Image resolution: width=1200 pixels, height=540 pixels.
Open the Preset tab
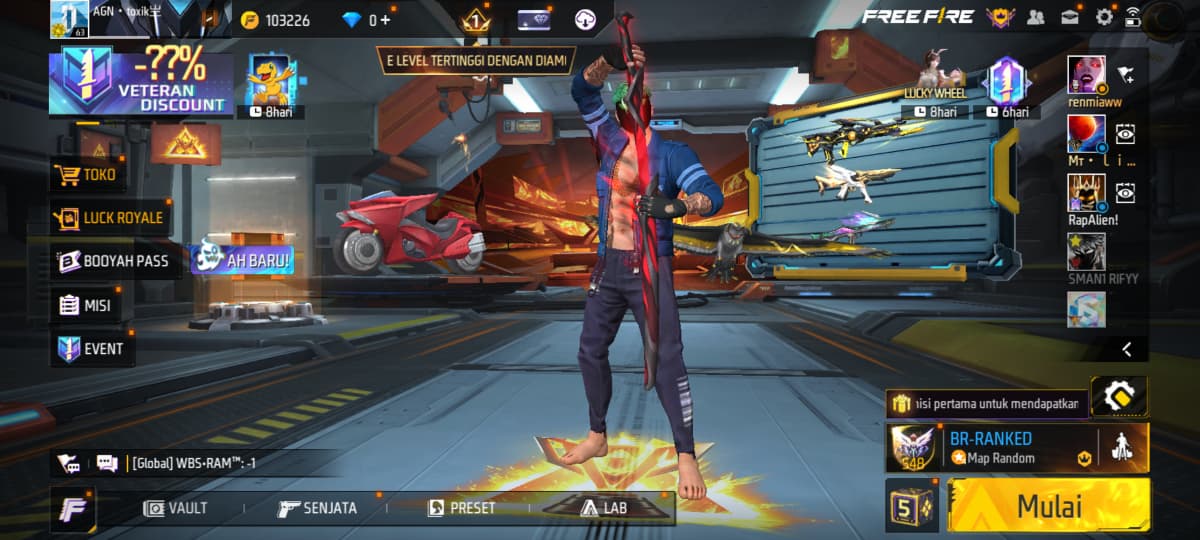point(461,508)
